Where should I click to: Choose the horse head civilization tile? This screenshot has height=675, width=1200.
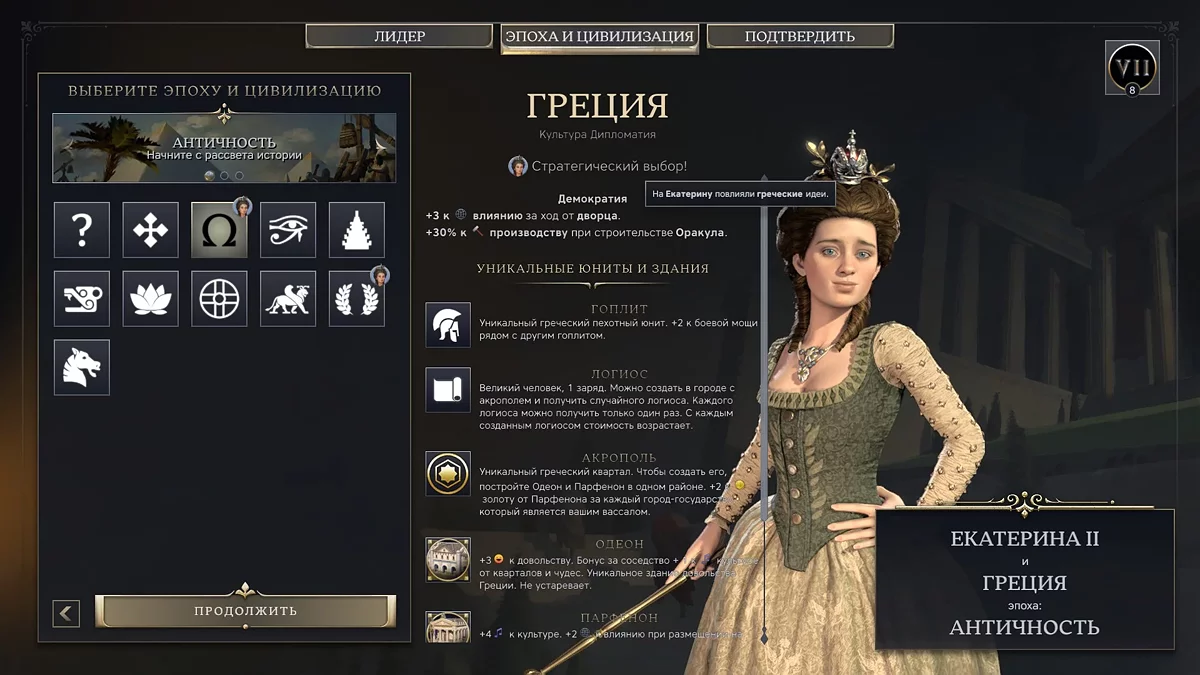(x=82, y=367)
